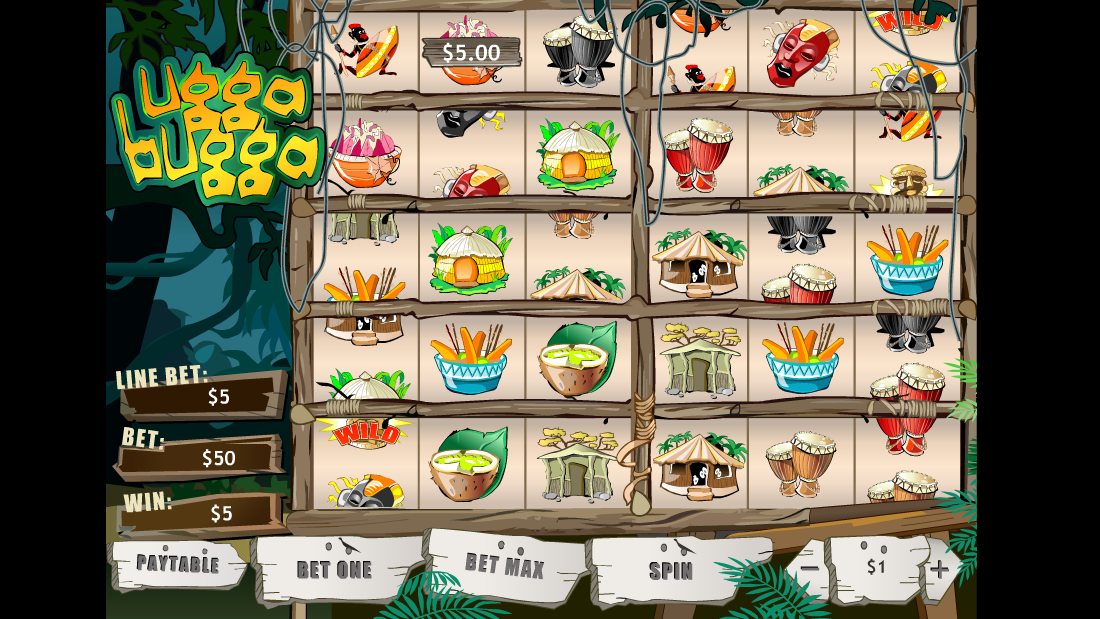
Task: Click the Bet One button
Action: (334, 569)
